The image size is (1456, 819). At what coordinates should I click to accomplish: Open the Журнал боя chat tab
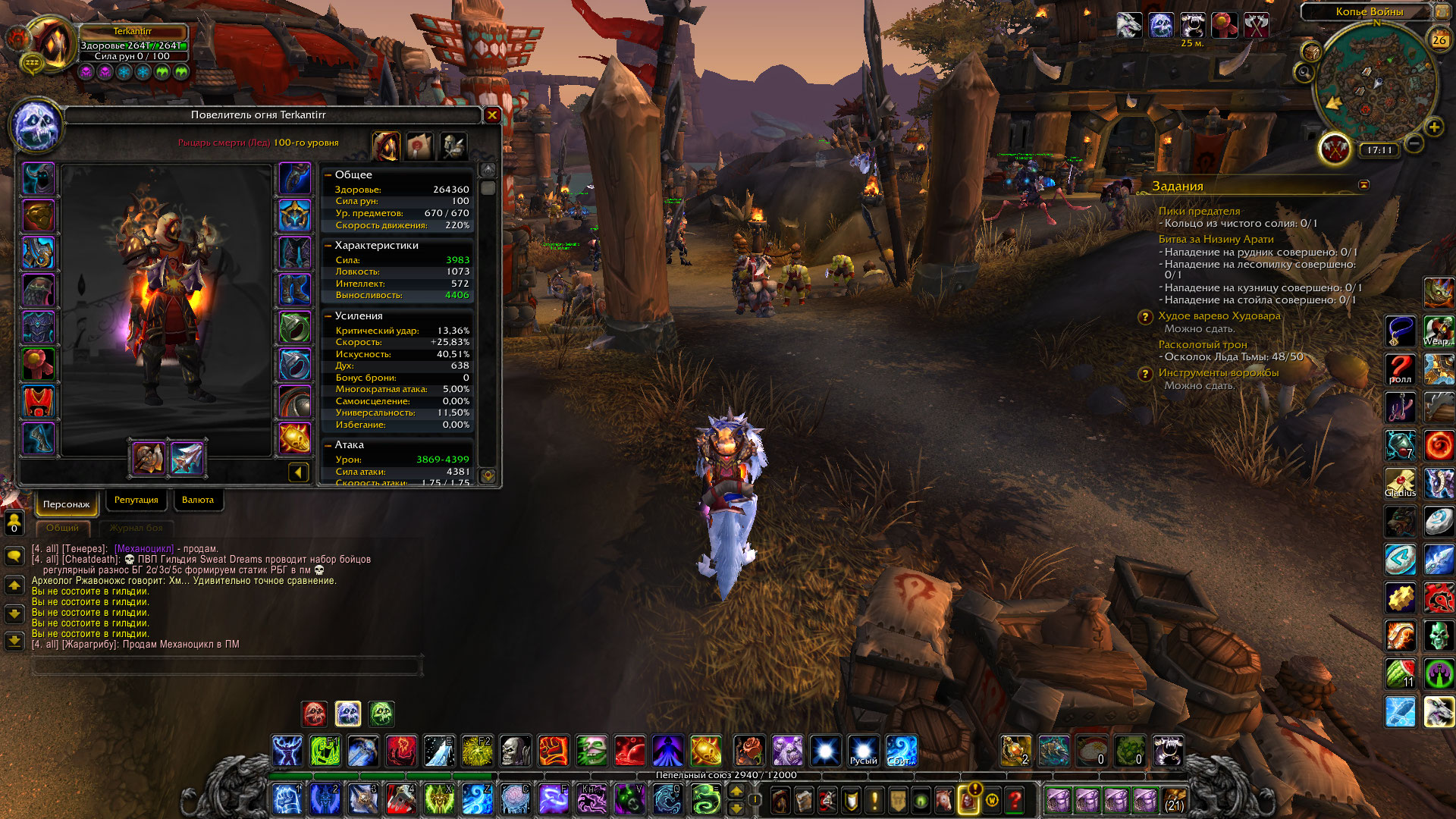click(x=136, y=528)
